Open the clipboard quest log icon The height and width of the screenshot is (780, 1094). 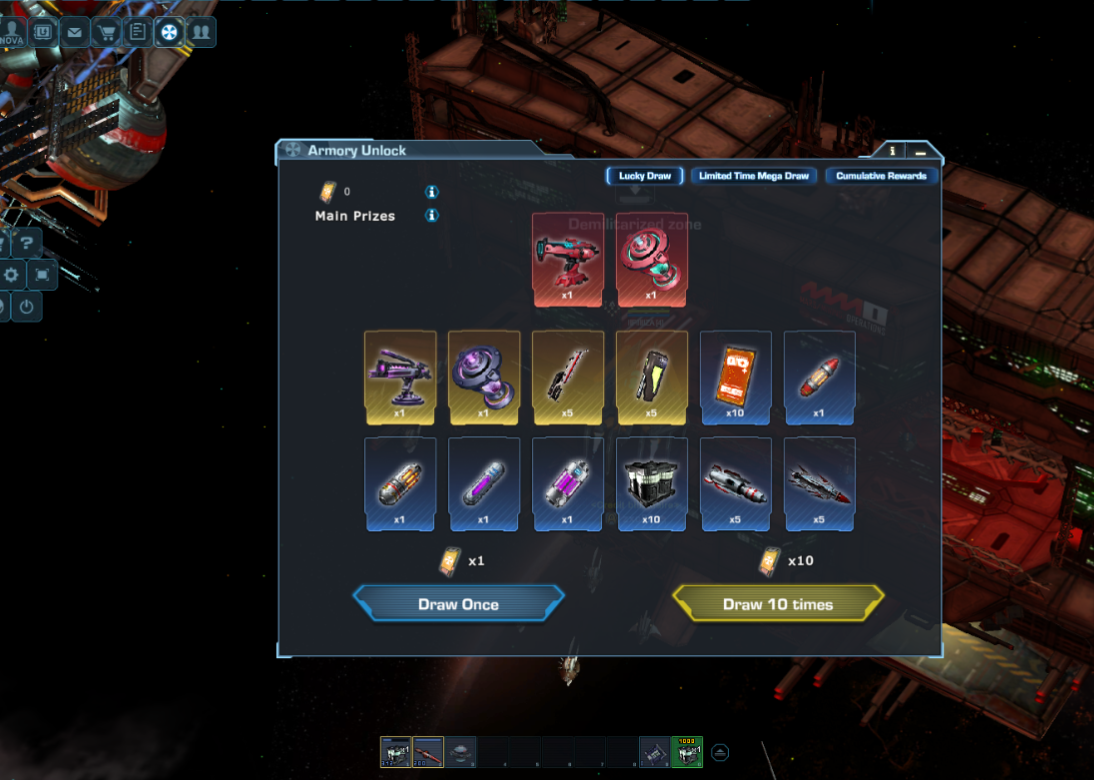point(138,32)
